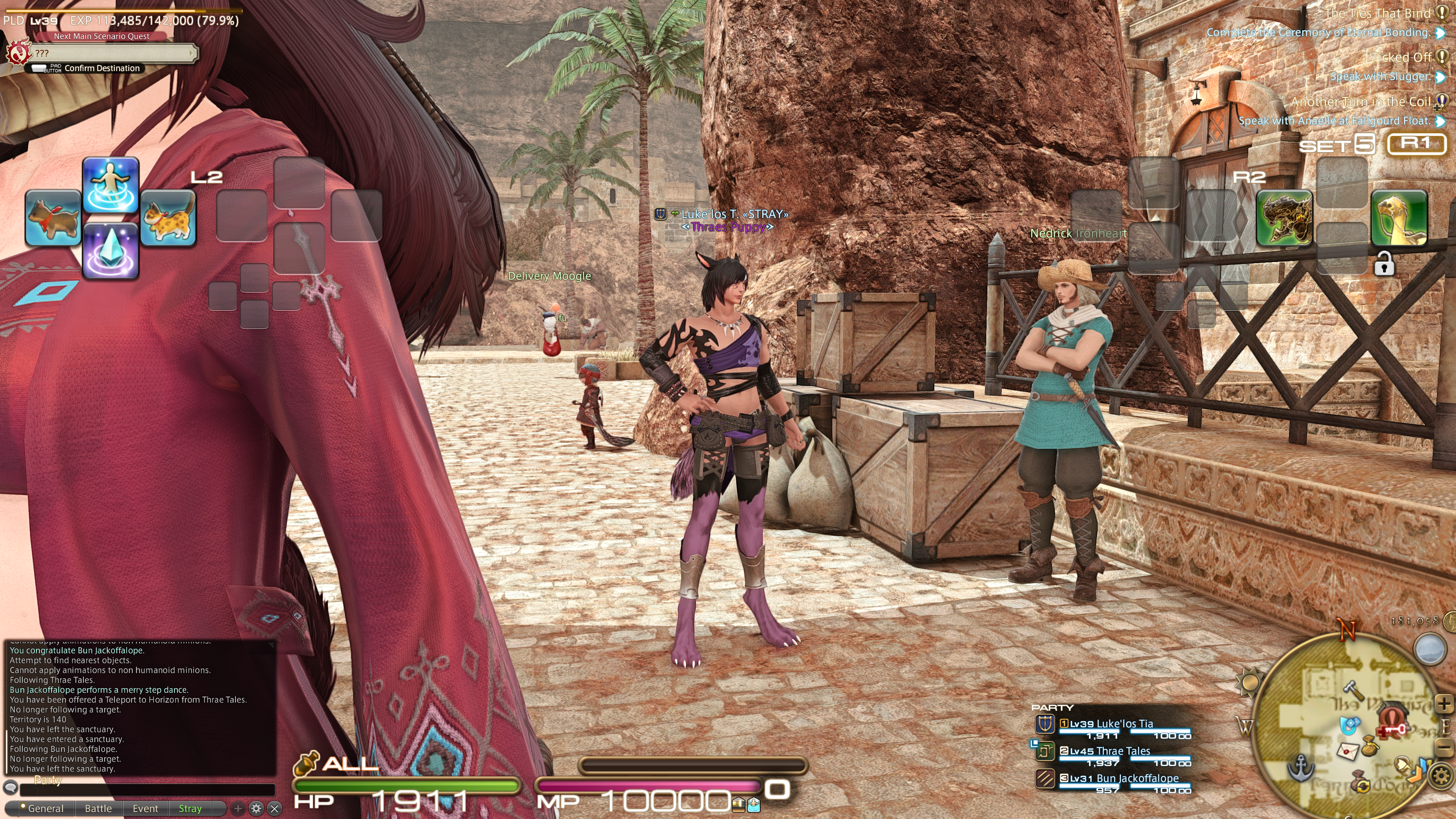Viewport: 1456px width, 819px height.
Task: Switch to the Battle chat tab
Action: tap(98, 809)
